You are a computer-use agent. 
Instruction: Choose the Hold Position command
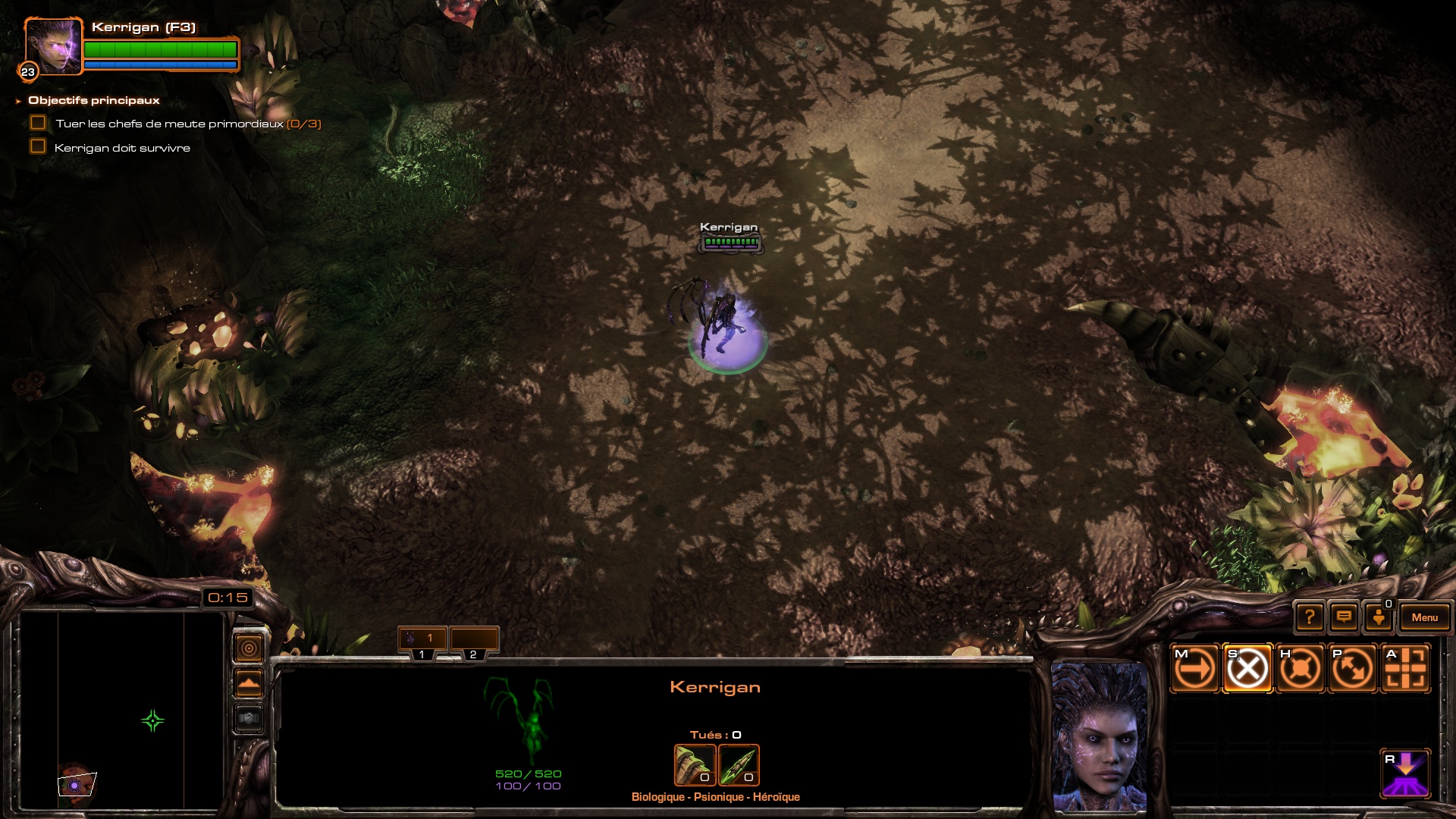(x=1300, y=669)
